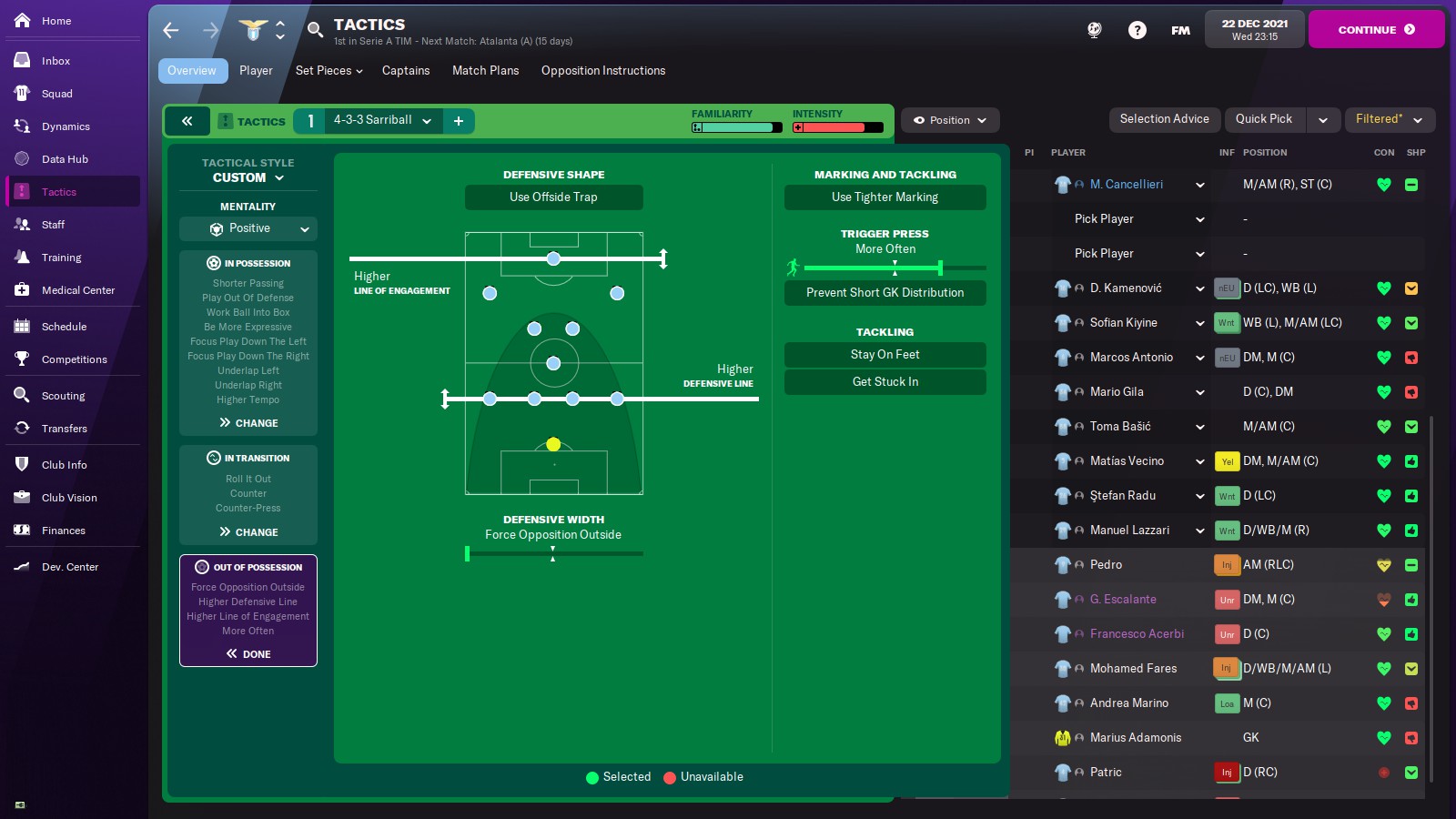Enable Use Offside Trap

point(554,197)
